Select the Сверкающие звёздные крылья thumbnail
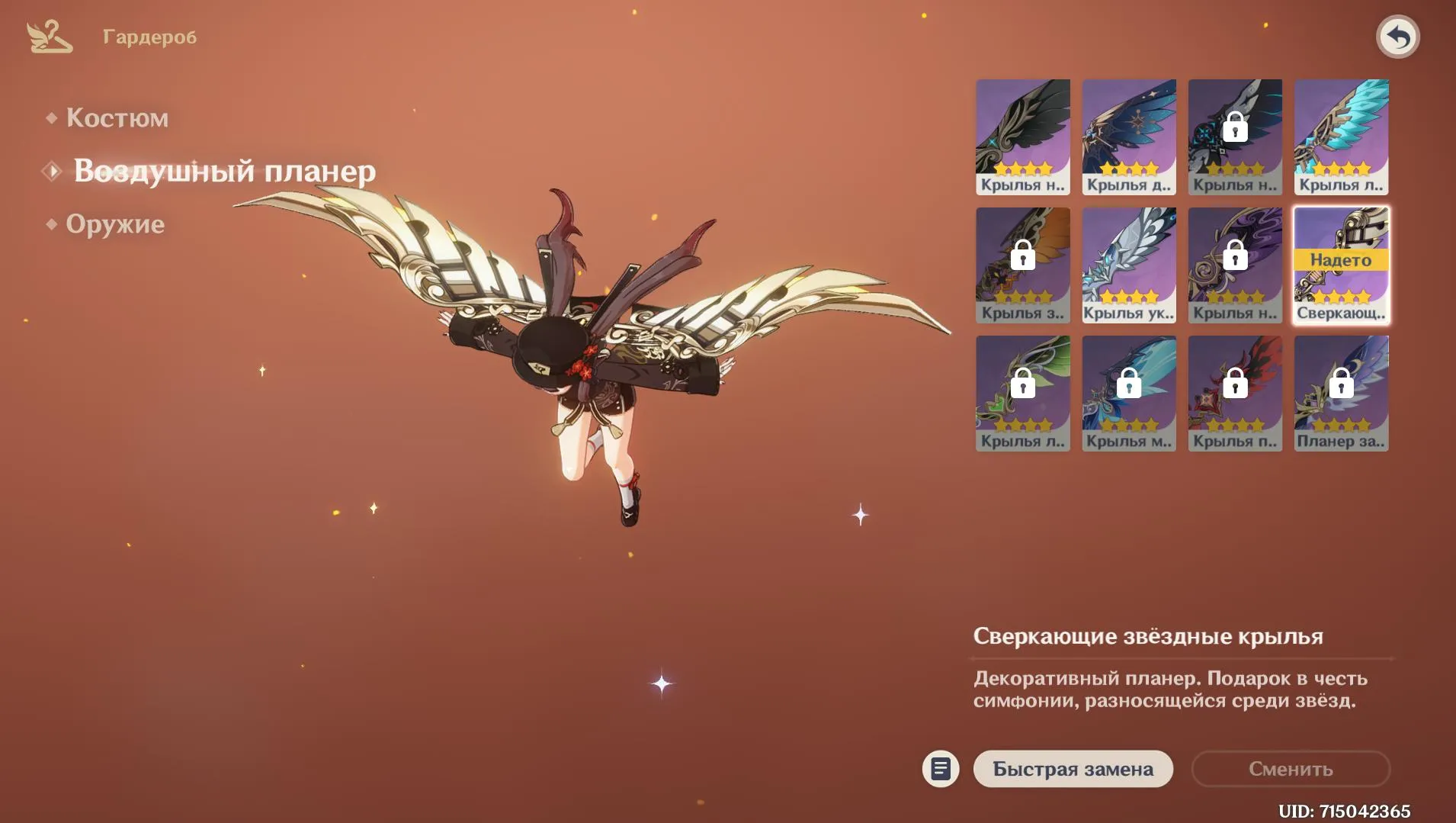 (x=1341, y=265)
